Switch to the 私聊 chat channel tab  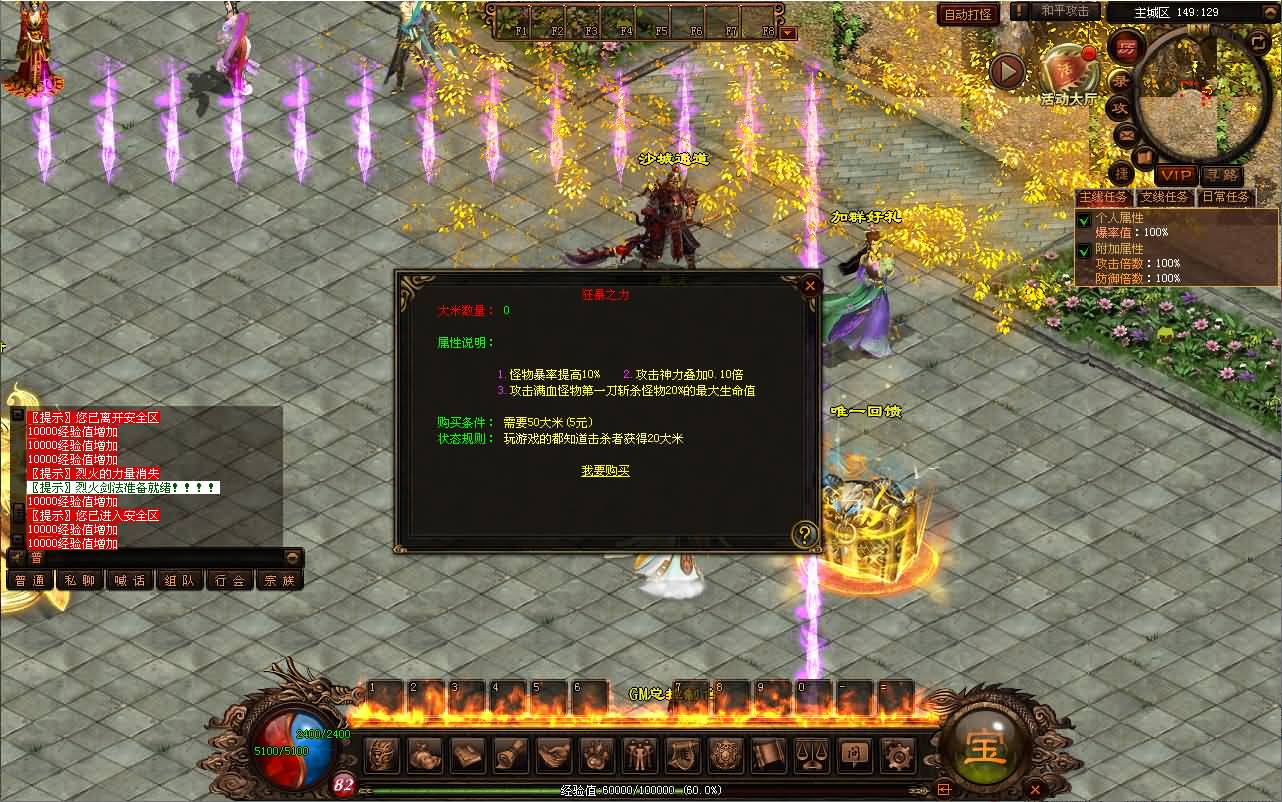click(80, 579)
